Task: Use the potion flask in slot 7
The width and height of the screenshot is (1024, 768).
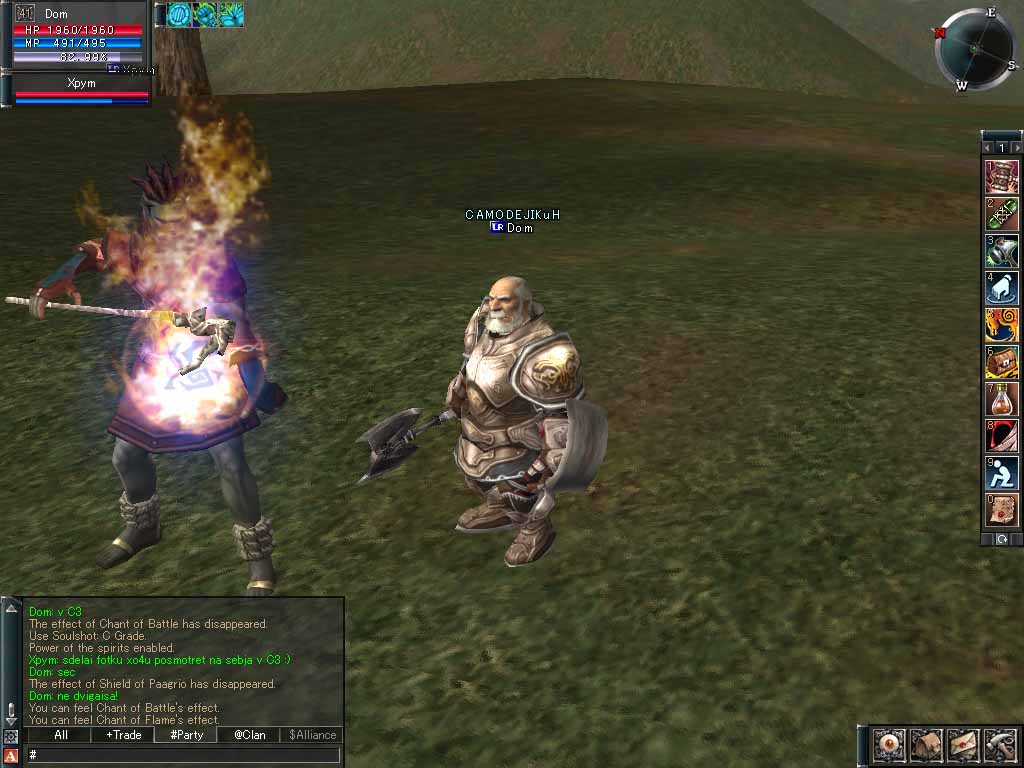Action: click(1002, 399)
